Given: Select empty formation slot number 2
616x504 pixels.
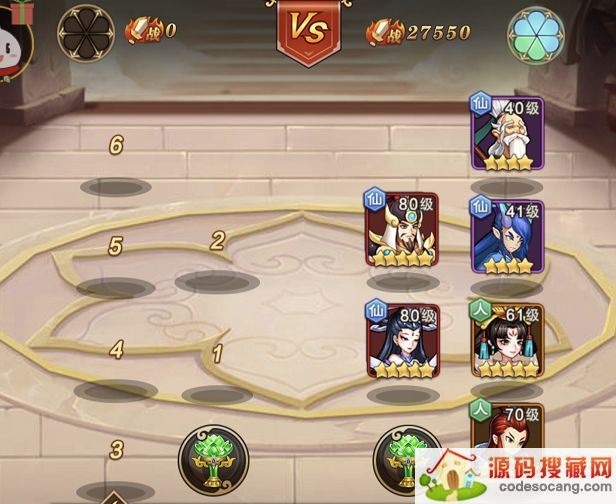Looking at the screenshot, I should [216, 281].
